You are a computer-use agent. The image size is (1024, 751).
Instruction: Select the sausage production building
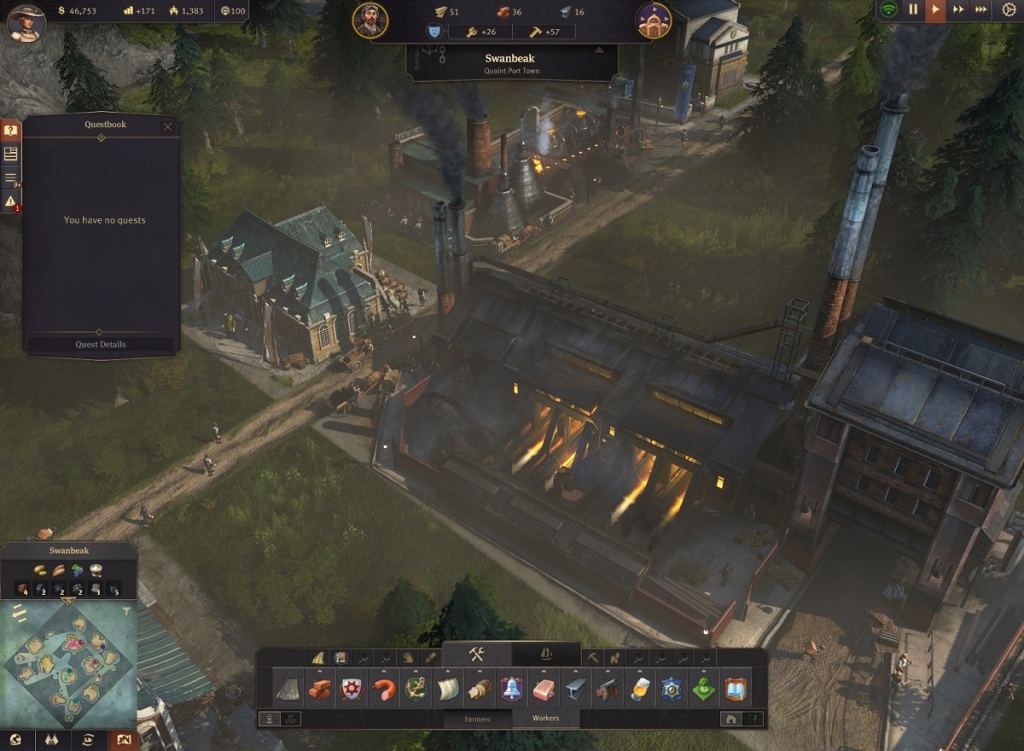click(383, 689)
